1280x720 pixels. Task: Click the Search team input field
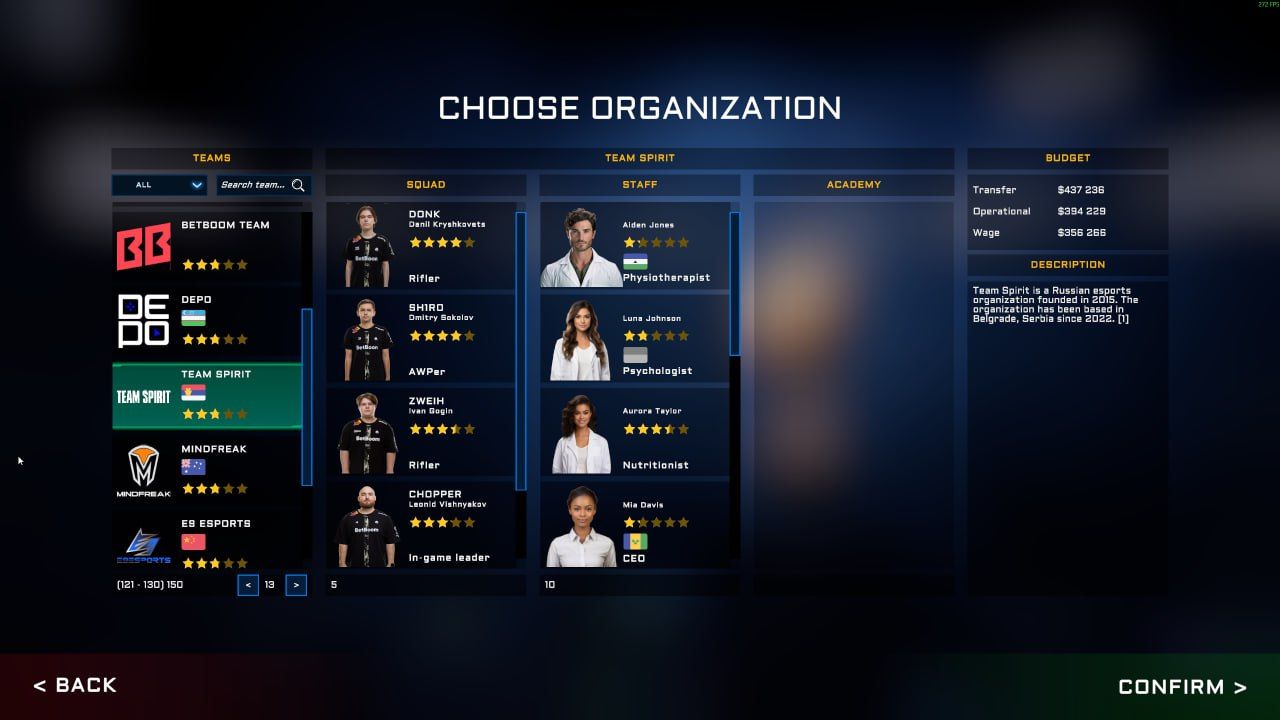click(255, 185)
